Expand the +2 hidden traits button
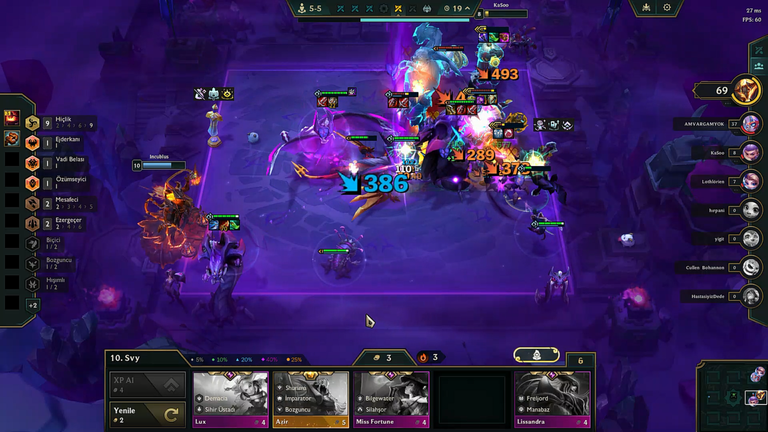This screenshot has height=432, width=768. click(x=32, y=304)
